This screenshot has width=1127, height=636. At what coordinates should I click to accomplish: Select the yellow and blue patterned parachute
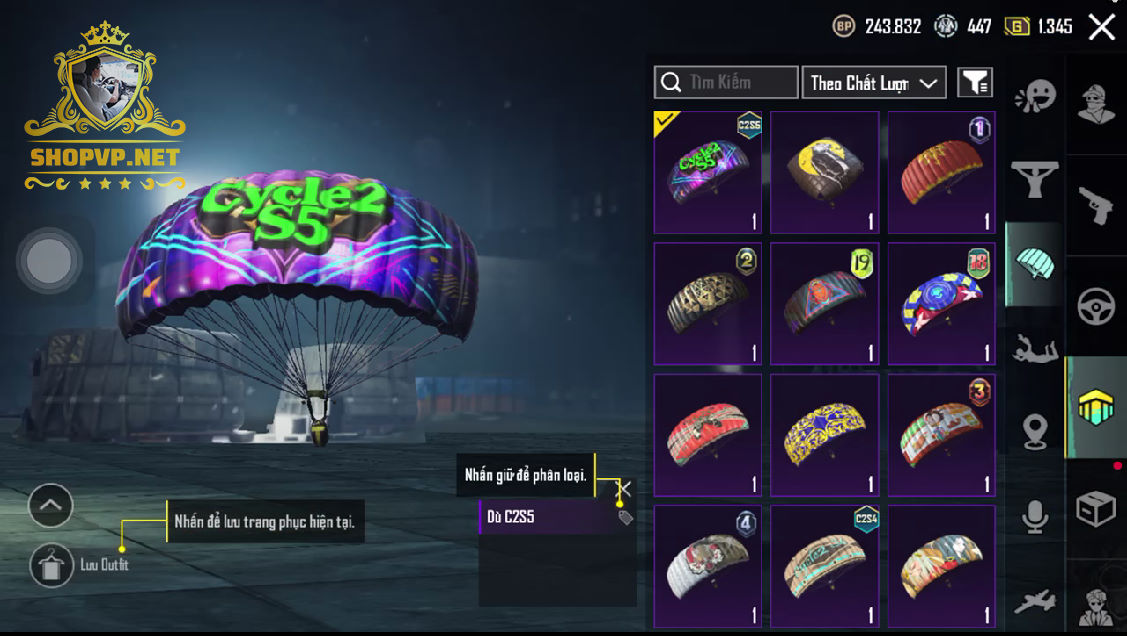(x=825, y=434)
